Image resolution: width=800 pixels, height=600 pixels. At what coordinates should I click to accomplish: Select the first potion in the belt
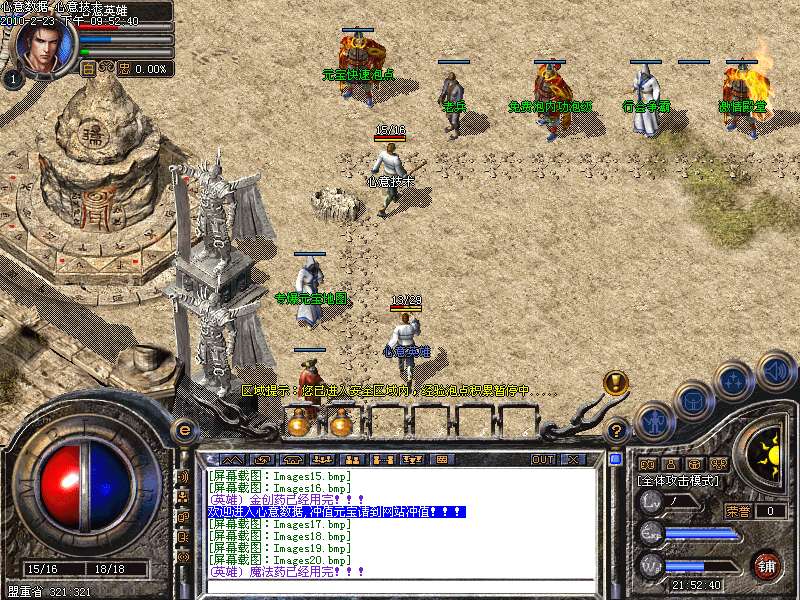tap(298, 423)
